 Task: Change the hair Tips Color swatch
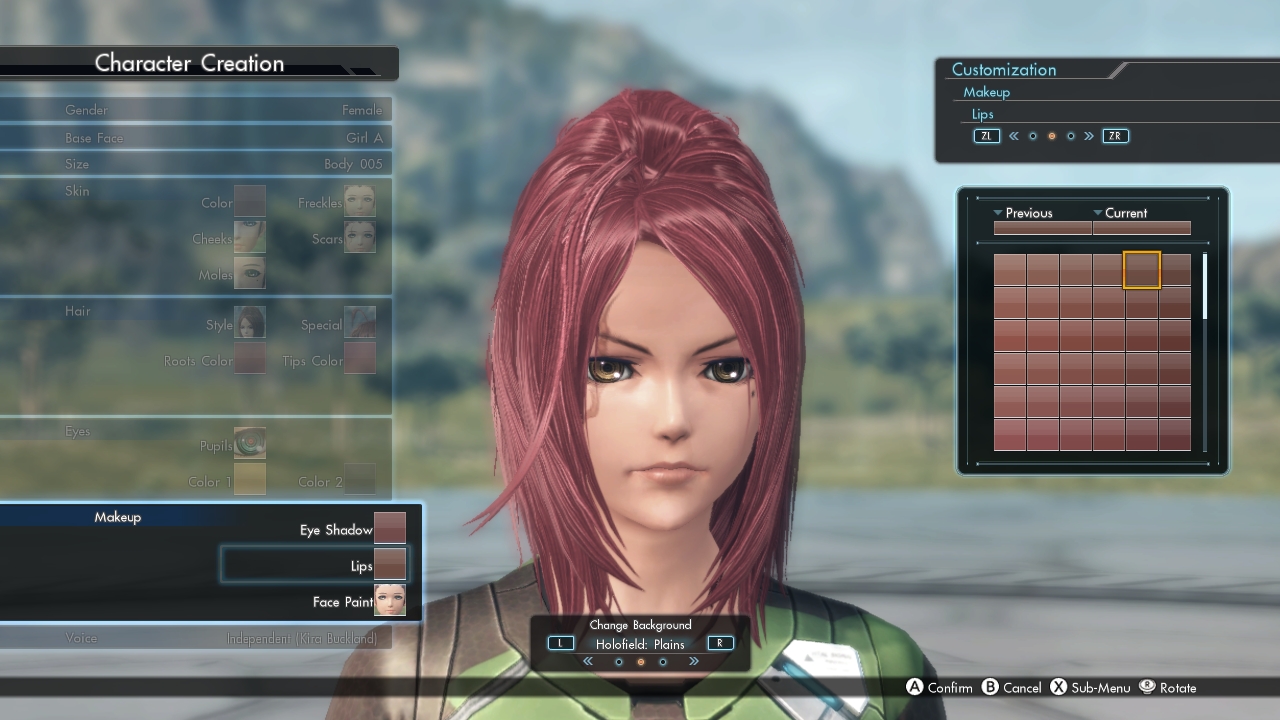coord(360,358)
